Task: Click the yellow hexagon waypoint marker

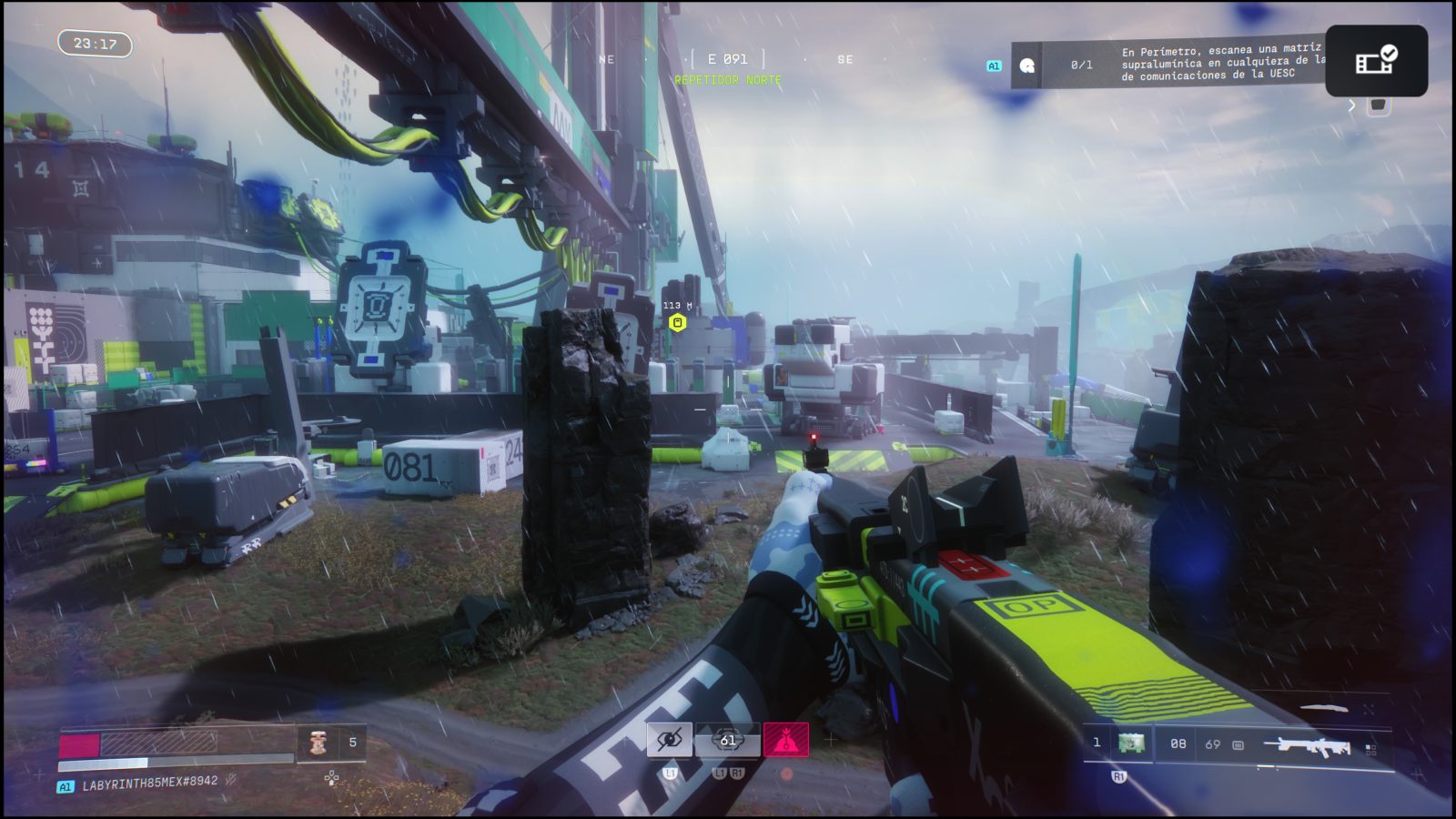Action: (x=677, y=322)
